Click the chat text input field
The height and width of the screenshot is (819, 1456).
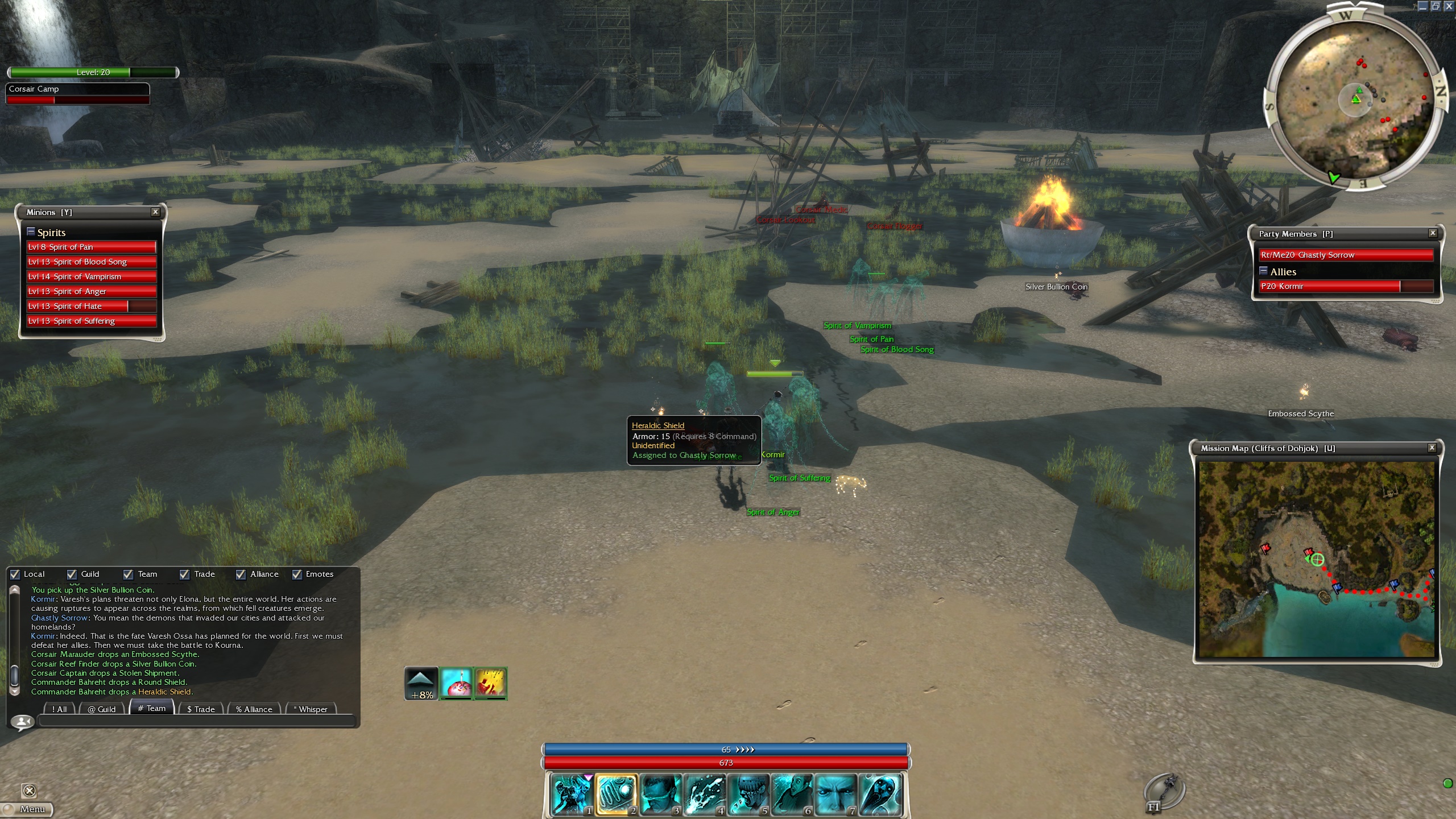coord(196,722)
